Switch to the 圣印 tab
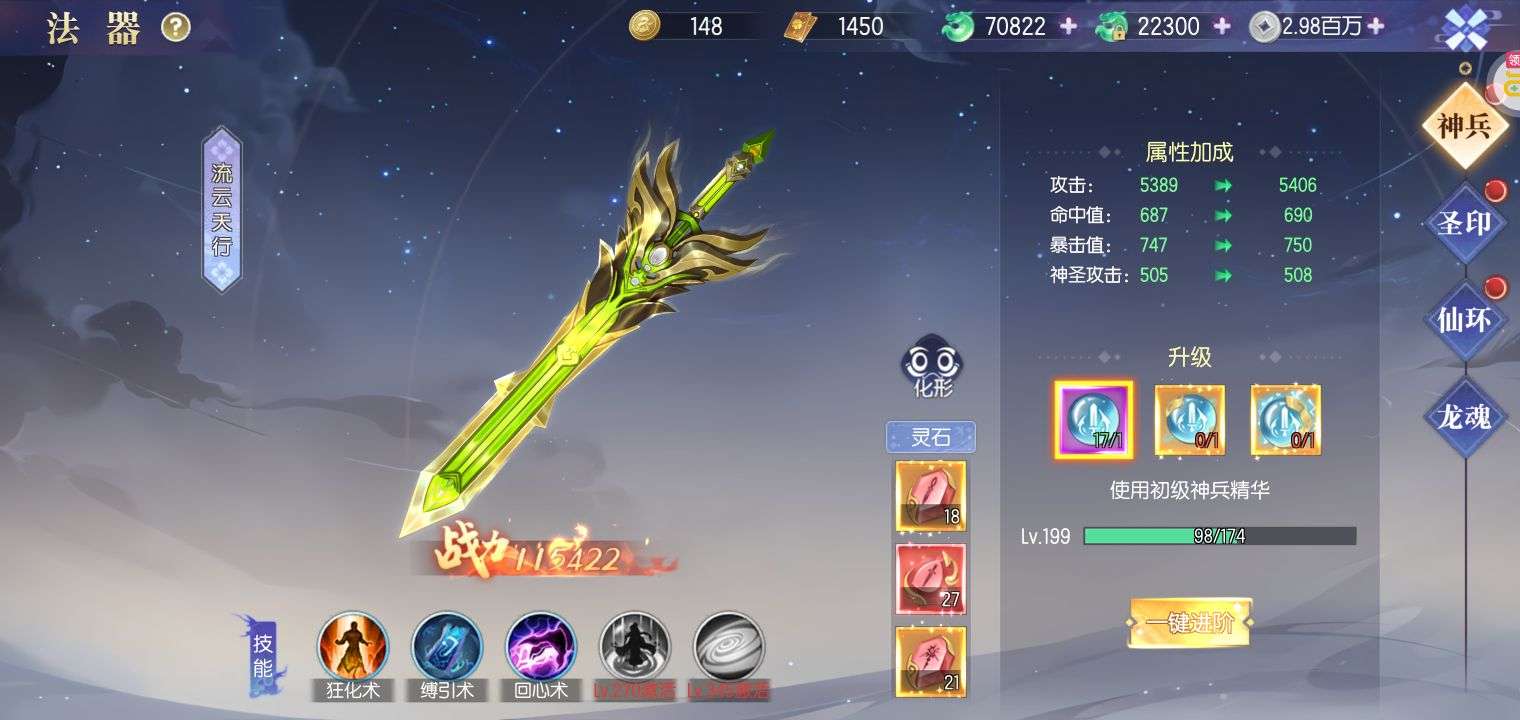Viewport: 1520px width, 720px height. click(1465, 223)
